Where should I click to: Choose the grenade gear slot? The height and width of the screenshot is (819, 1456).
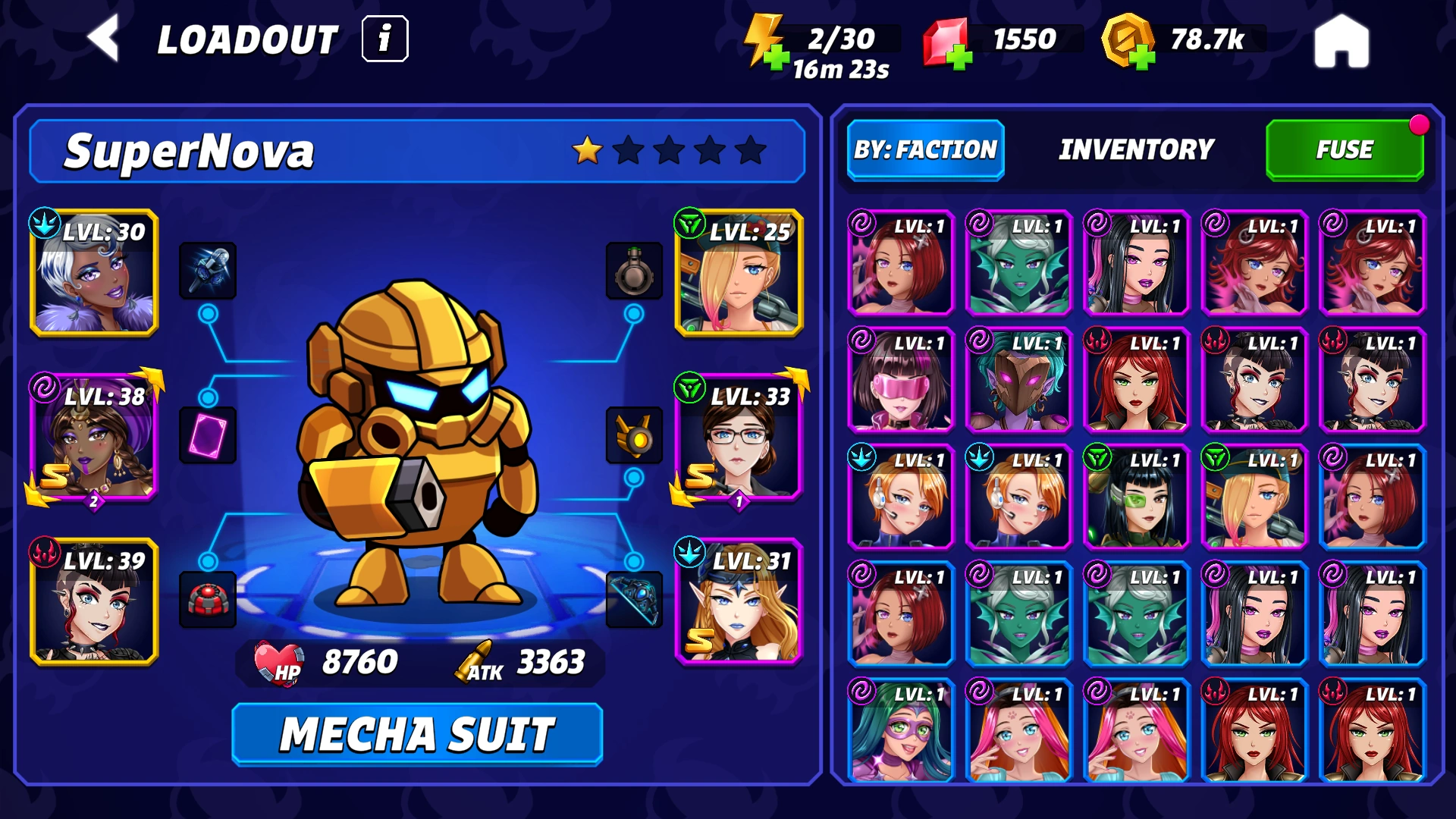click(x=634, y=271)
